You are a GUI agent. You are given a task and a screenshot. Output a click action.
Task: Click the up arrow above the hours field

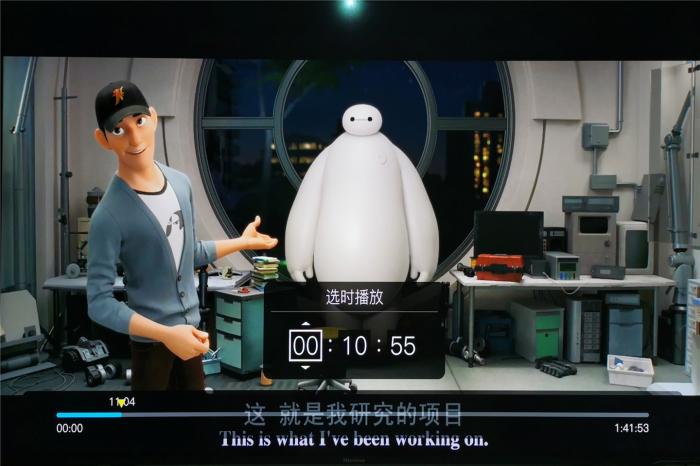306,324
